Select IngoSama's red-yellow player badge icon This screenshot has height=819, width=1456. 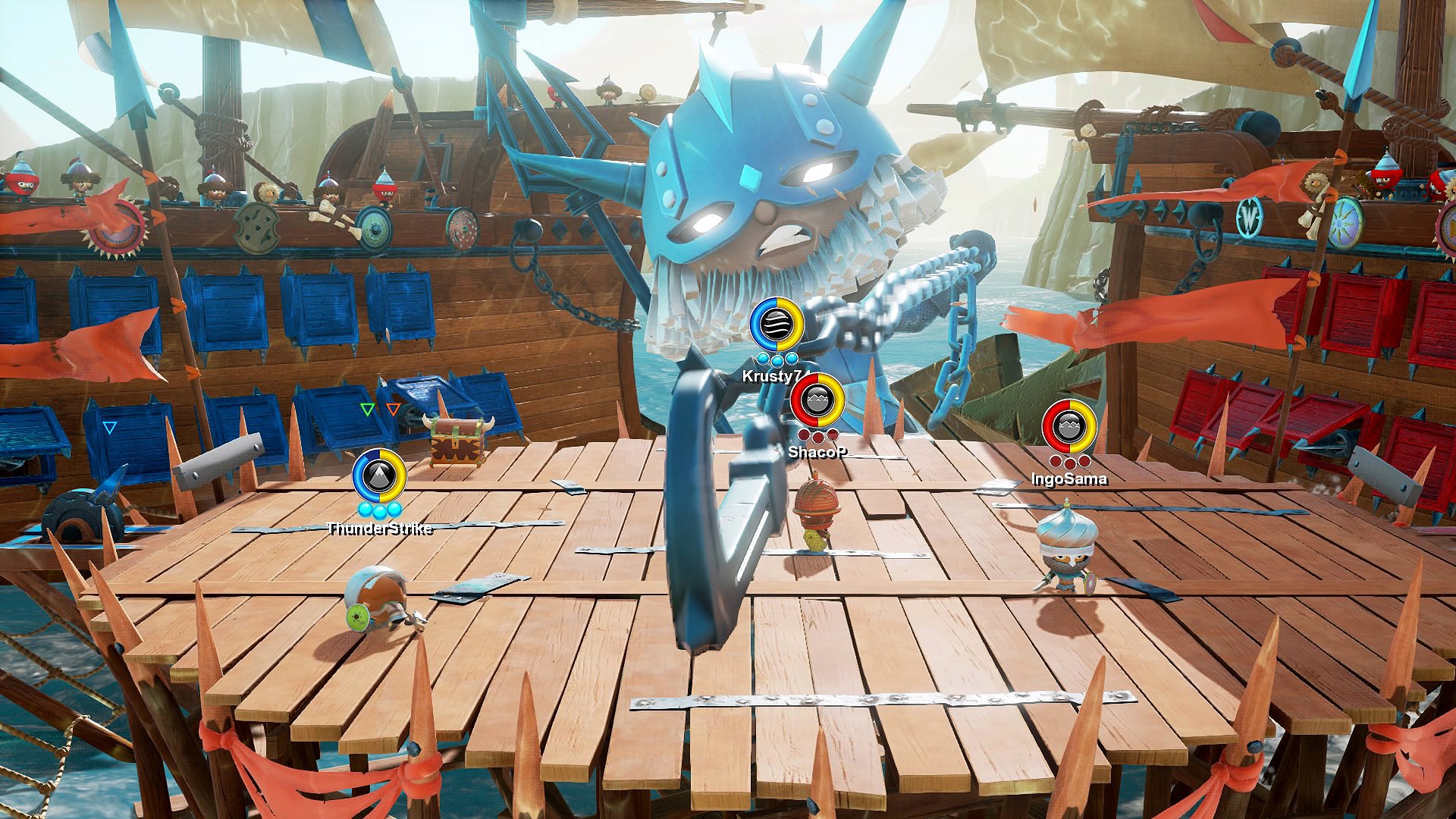1069,425
